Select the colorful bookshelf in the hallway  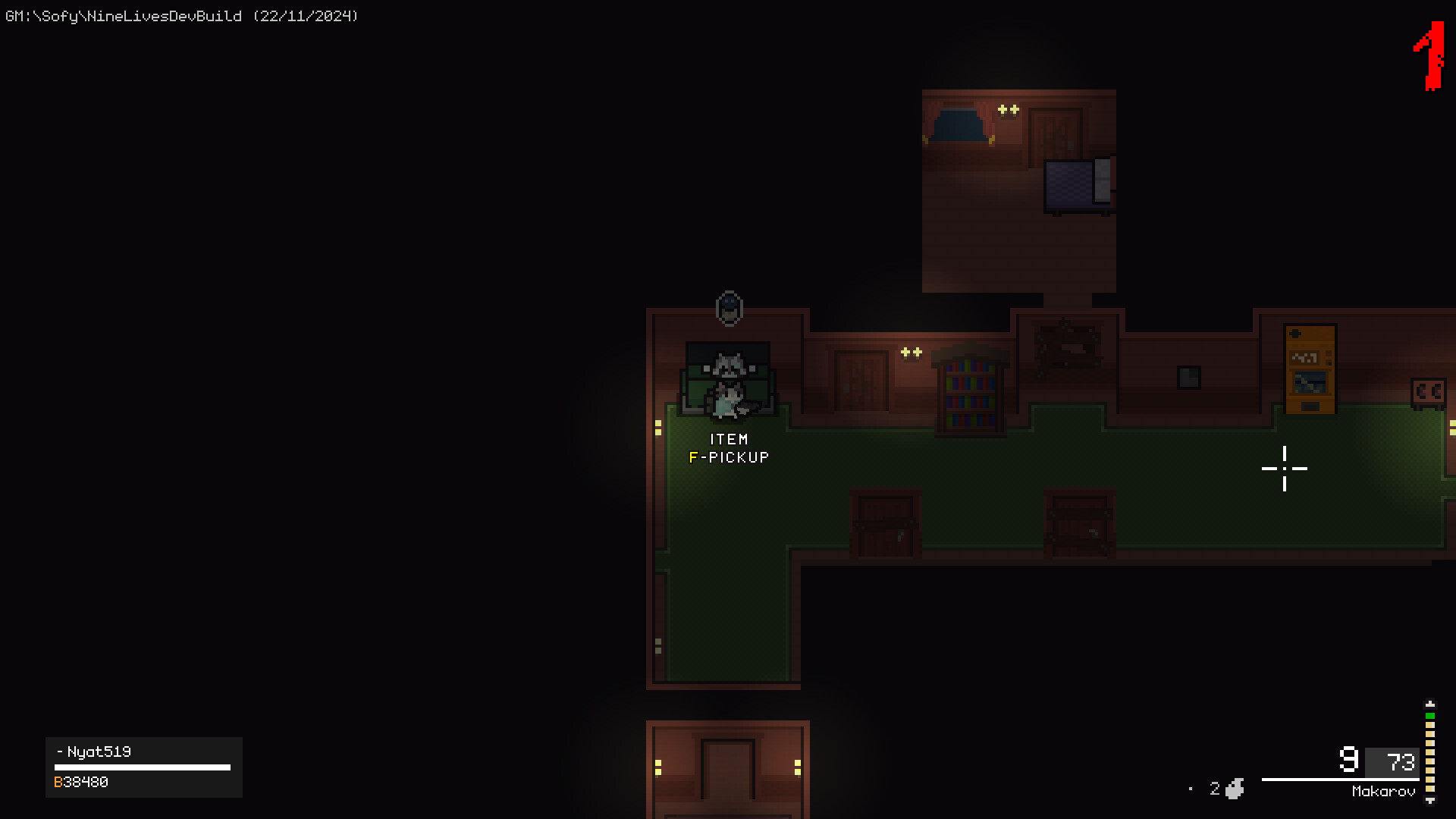(969, 394)
